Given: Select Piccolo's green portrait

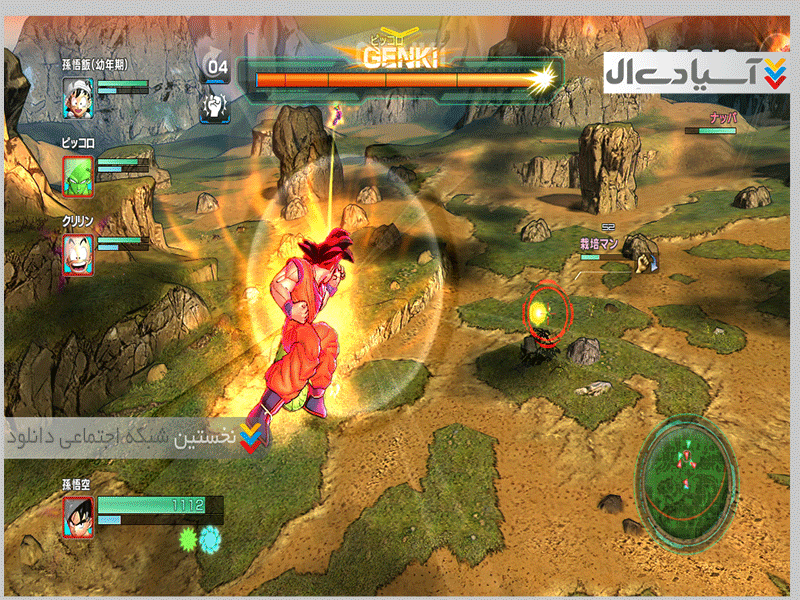Looking at the screenshot, I should click(x=79, y=175).
